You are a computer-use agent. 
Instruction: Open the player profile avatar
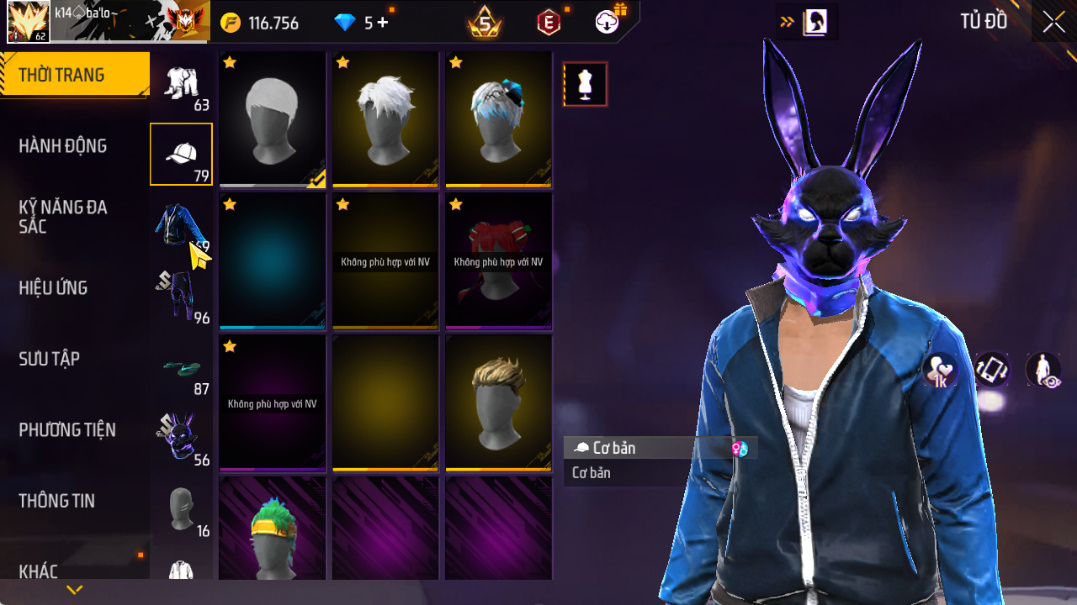coord(28,21)
